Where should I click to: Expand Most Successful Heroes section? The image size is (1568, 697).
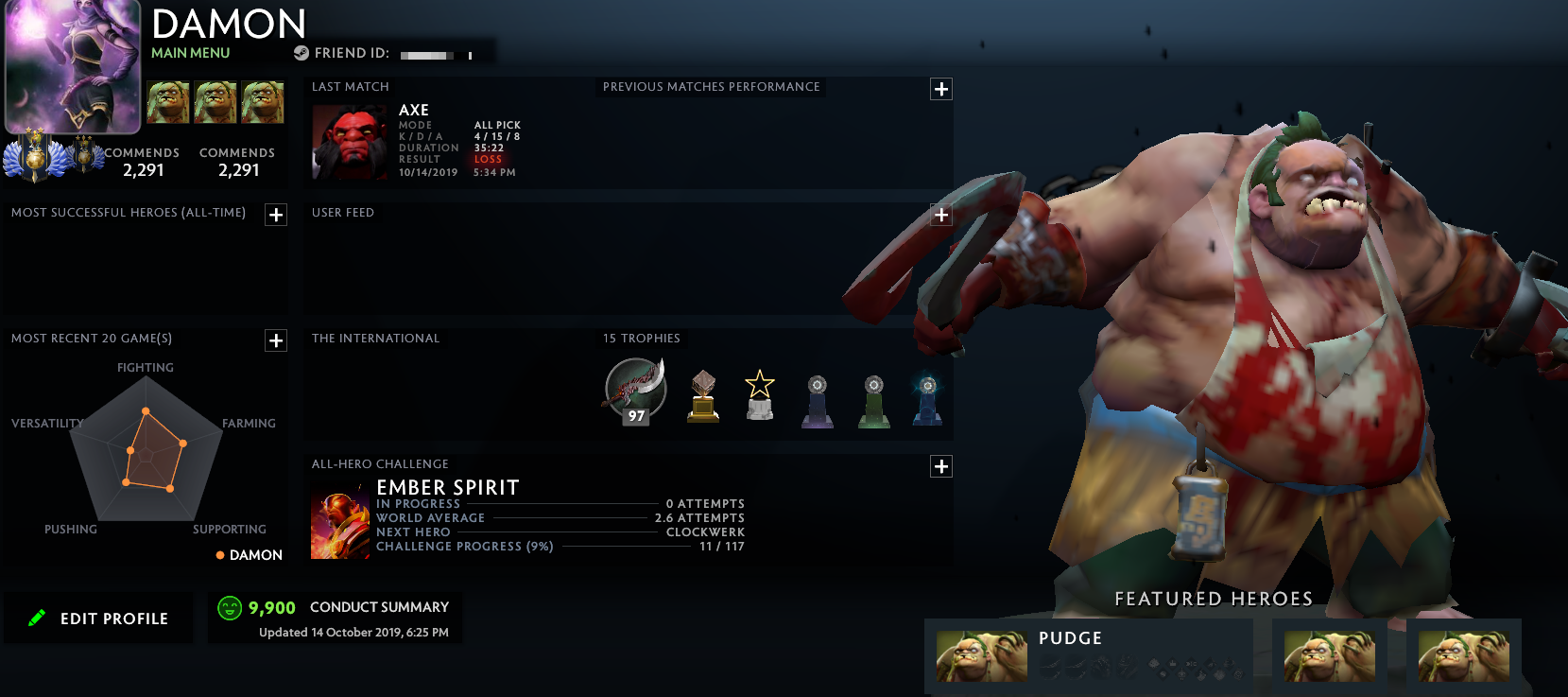coord(276,215)
